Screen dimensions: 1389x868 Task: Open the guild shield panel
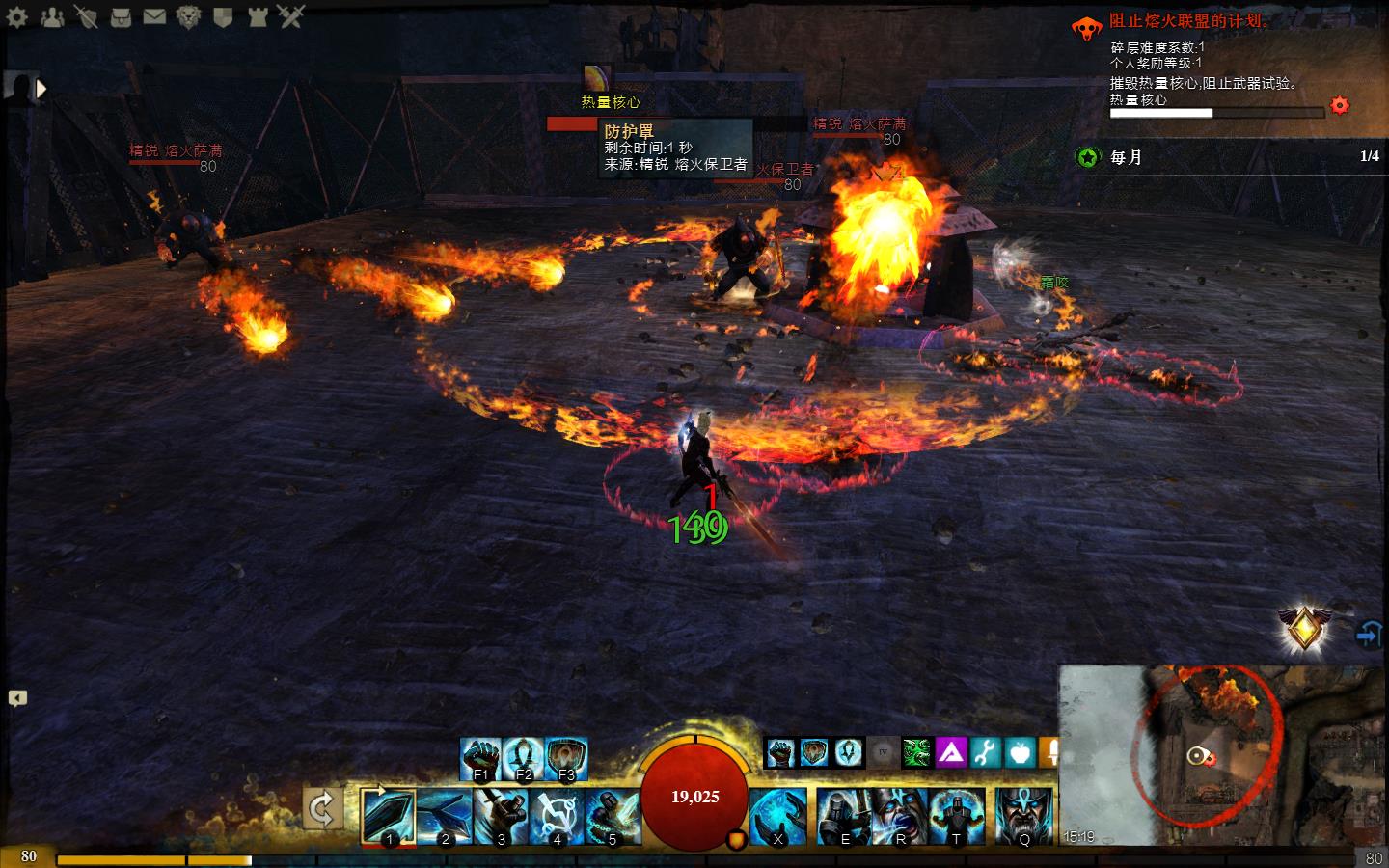(x=223, y=15)
